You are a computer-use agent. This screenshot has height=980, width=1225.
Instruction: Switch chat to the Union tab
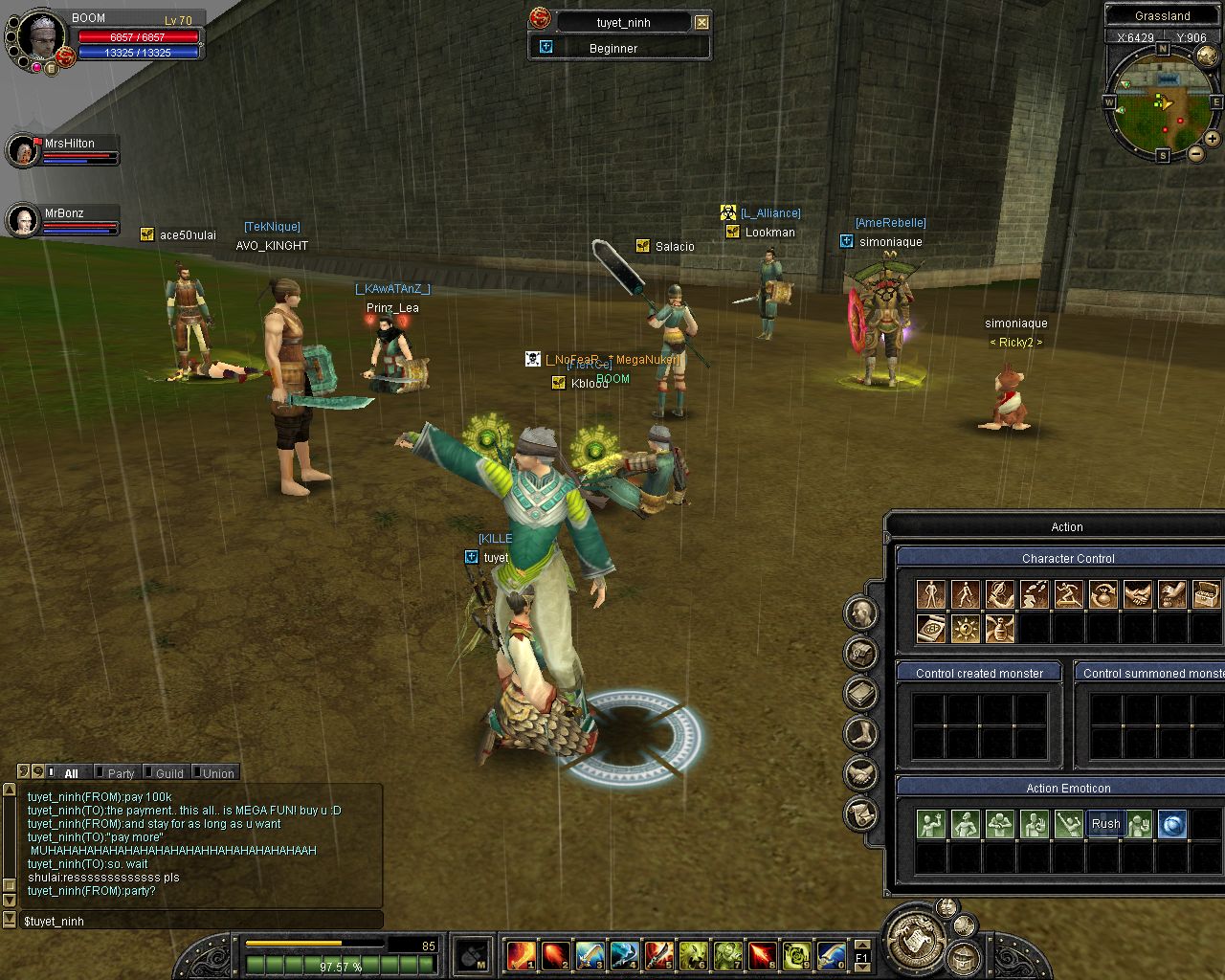(215, 773)
